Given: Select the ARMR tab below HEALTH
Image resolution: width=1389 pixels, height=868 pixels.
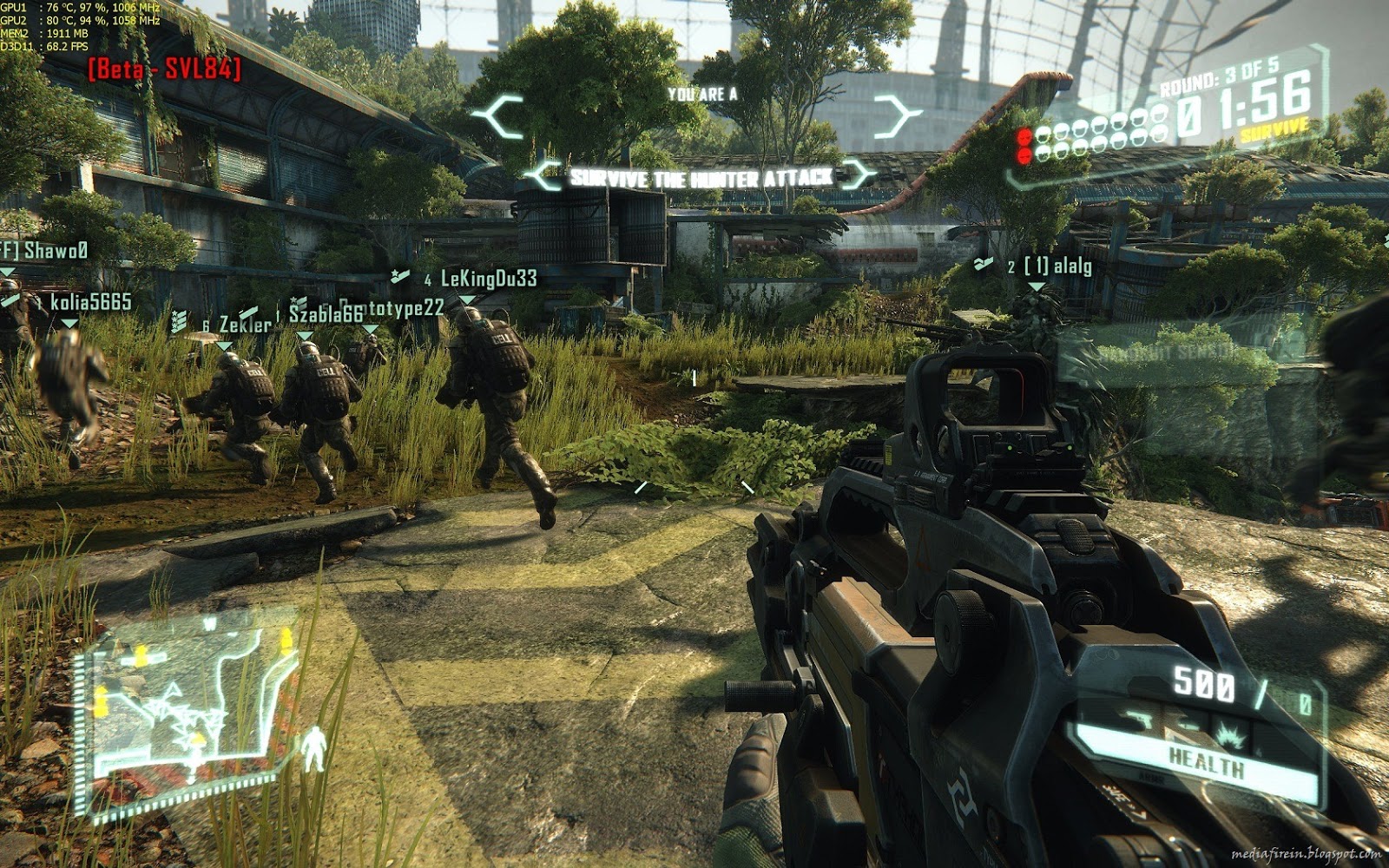Looking at the screenshot, I should pyautogui.click(x=1152, y=777).
